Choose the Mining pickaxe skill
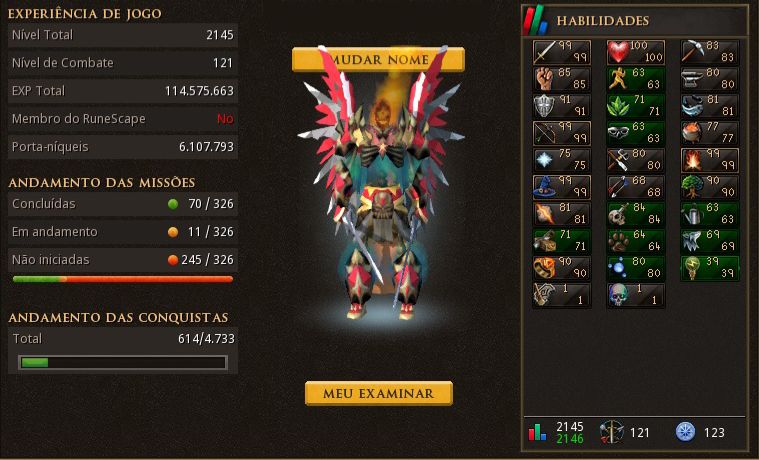The image size is (759, 460). click(x=709, y=53)
